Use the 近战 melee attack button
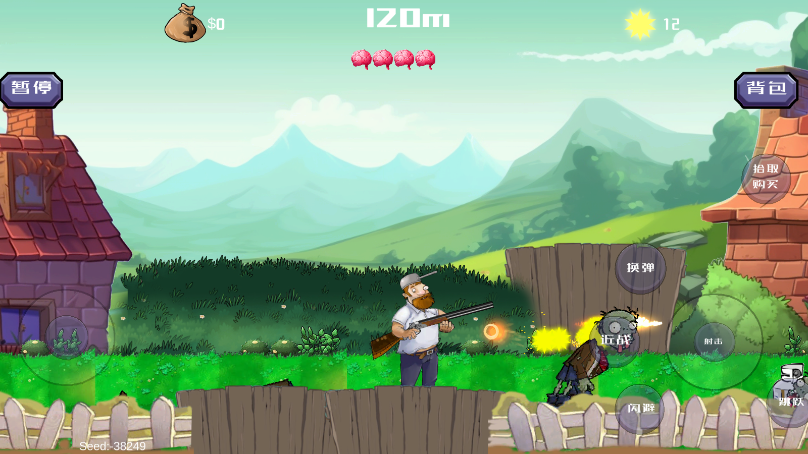Image resolution: width=808 pixels, height=454 pixels. 616,339
